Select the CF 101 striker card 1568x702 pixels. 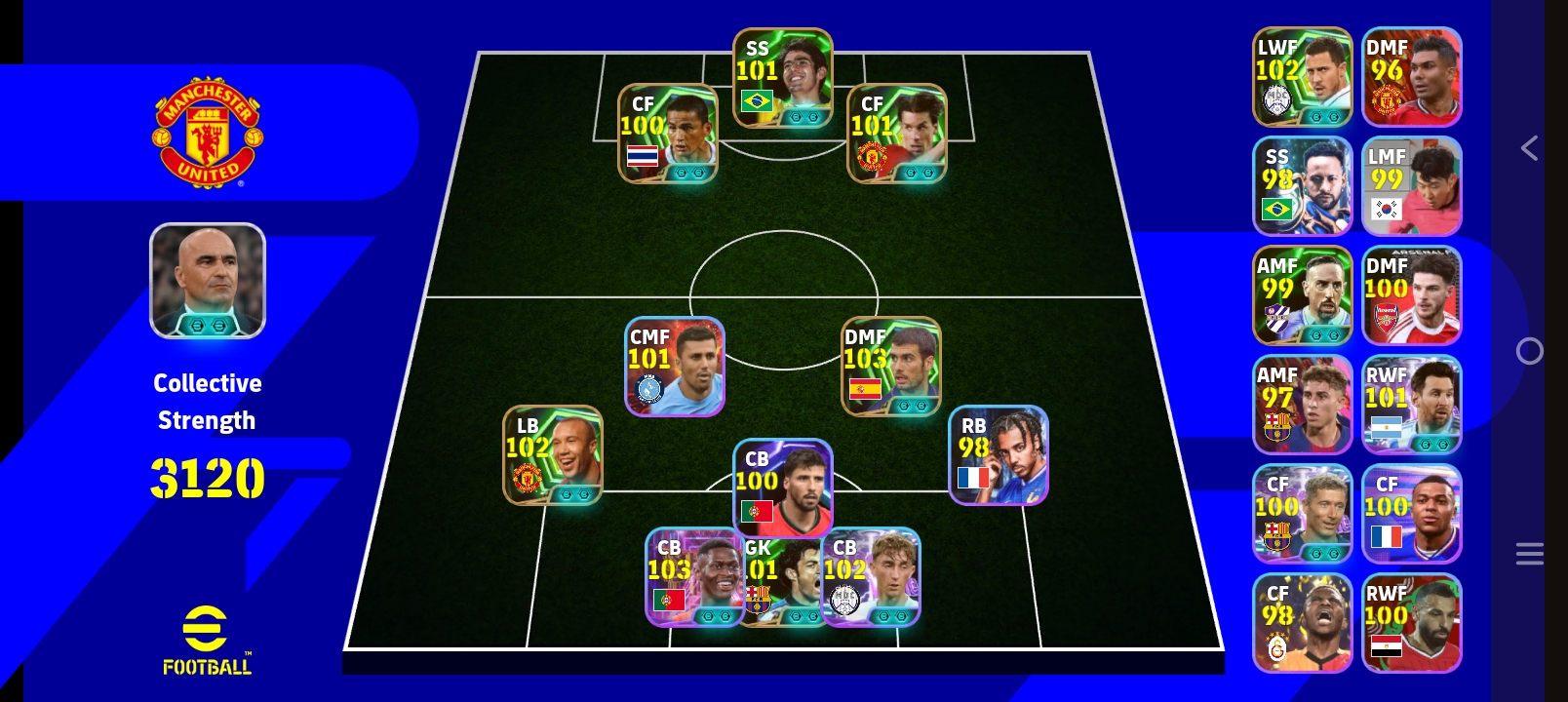(897, 134)
